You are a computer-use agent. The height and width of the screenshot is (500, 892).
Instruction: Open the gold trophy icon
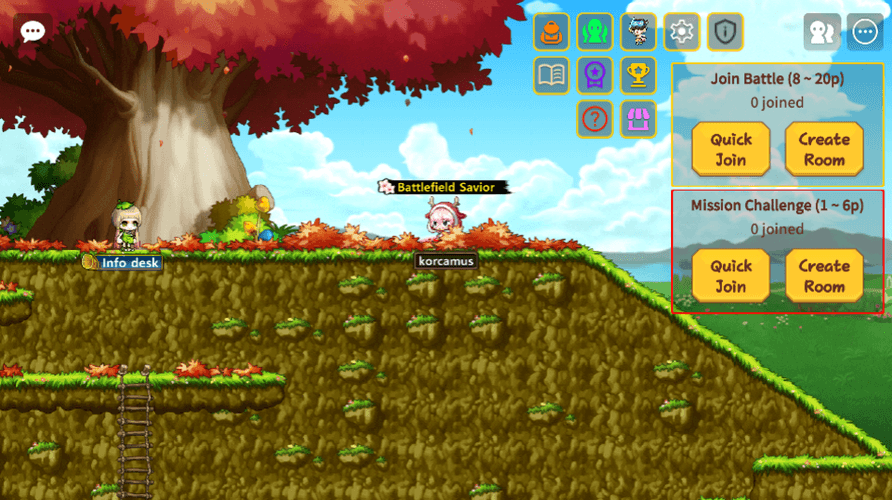click(638, 75)
